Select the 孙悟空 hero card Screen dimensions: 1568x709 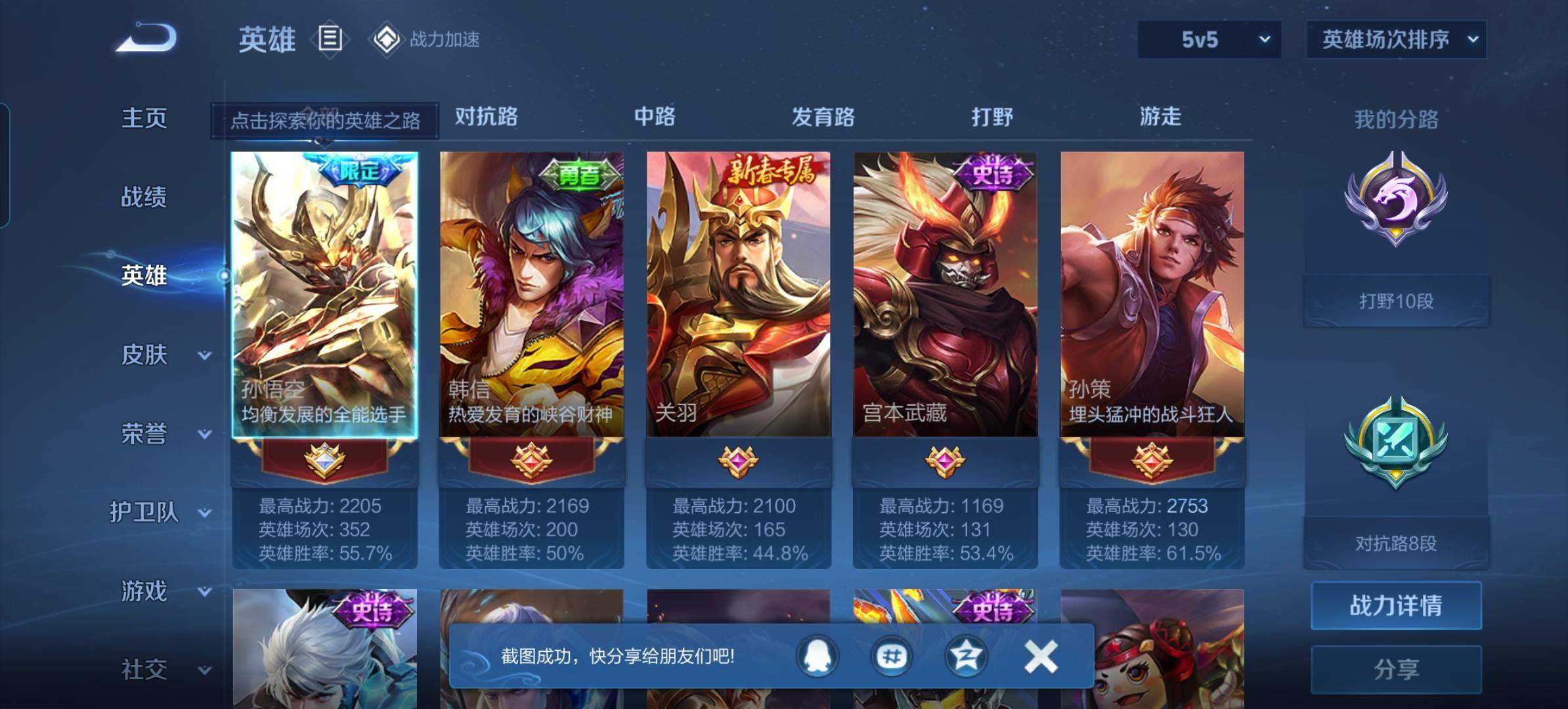(x=324, y=294)
